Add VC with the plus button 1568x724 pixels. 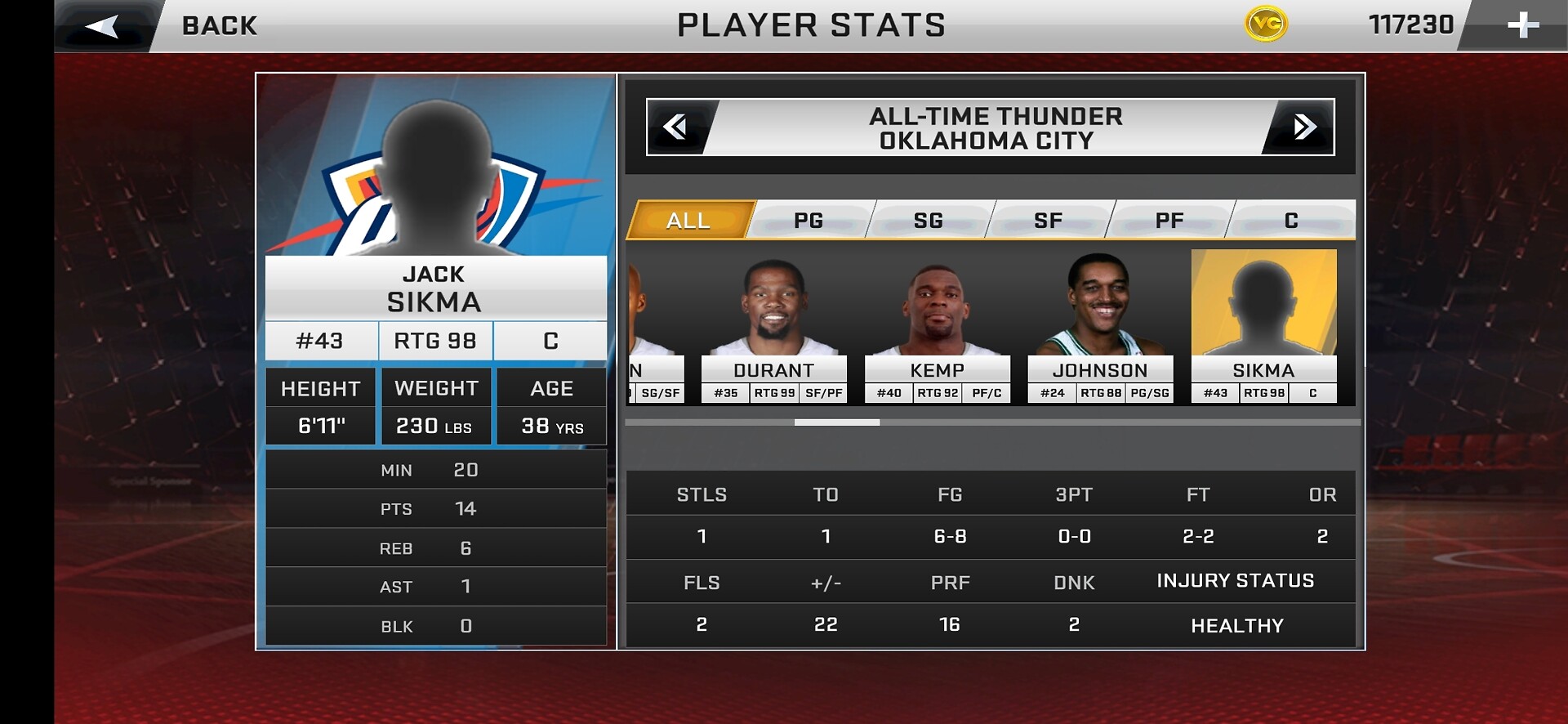tap(1522, 25)
